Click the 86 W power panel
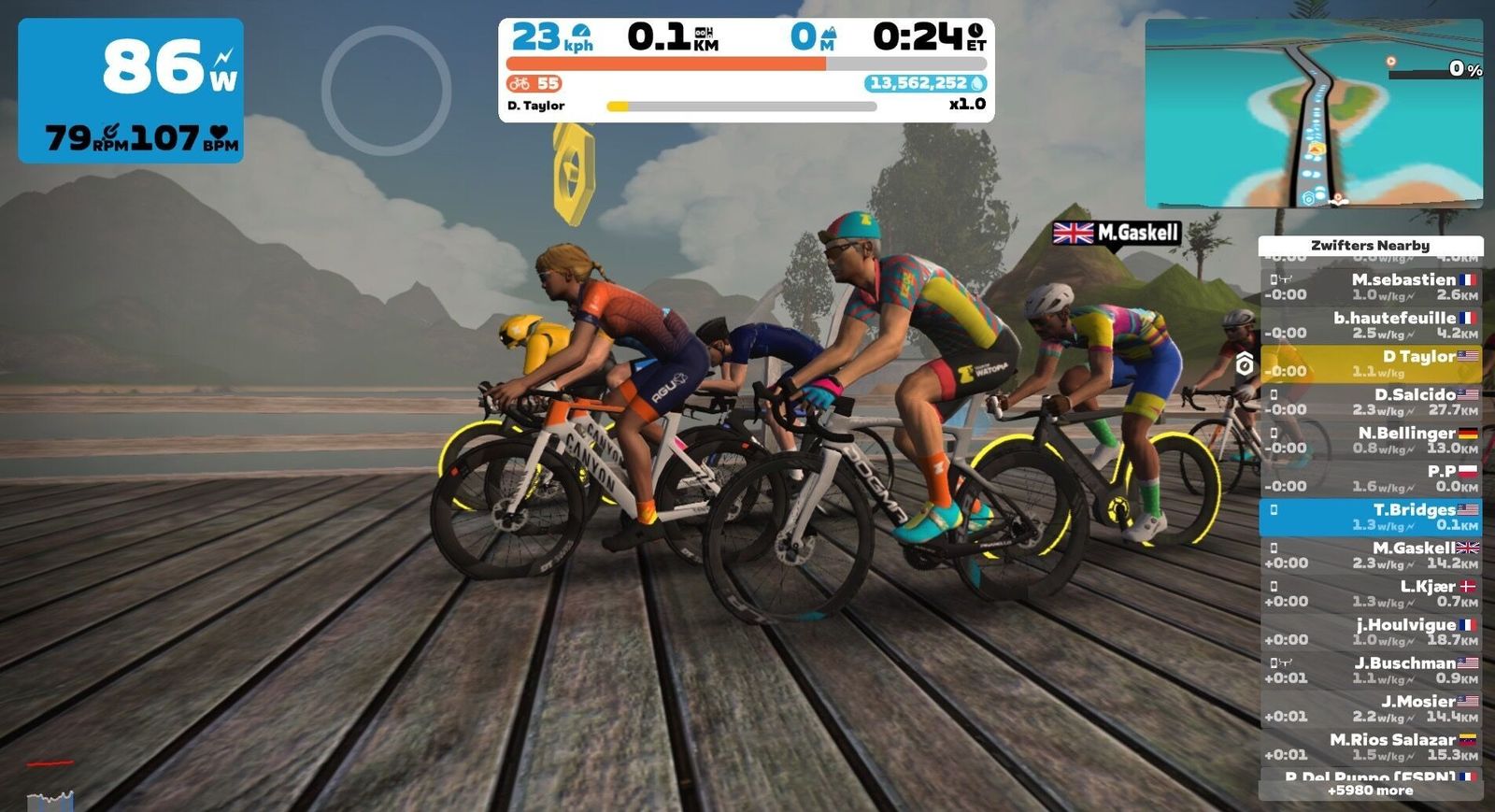Viewport: 1495px width, 812px height. click(131, 91)
